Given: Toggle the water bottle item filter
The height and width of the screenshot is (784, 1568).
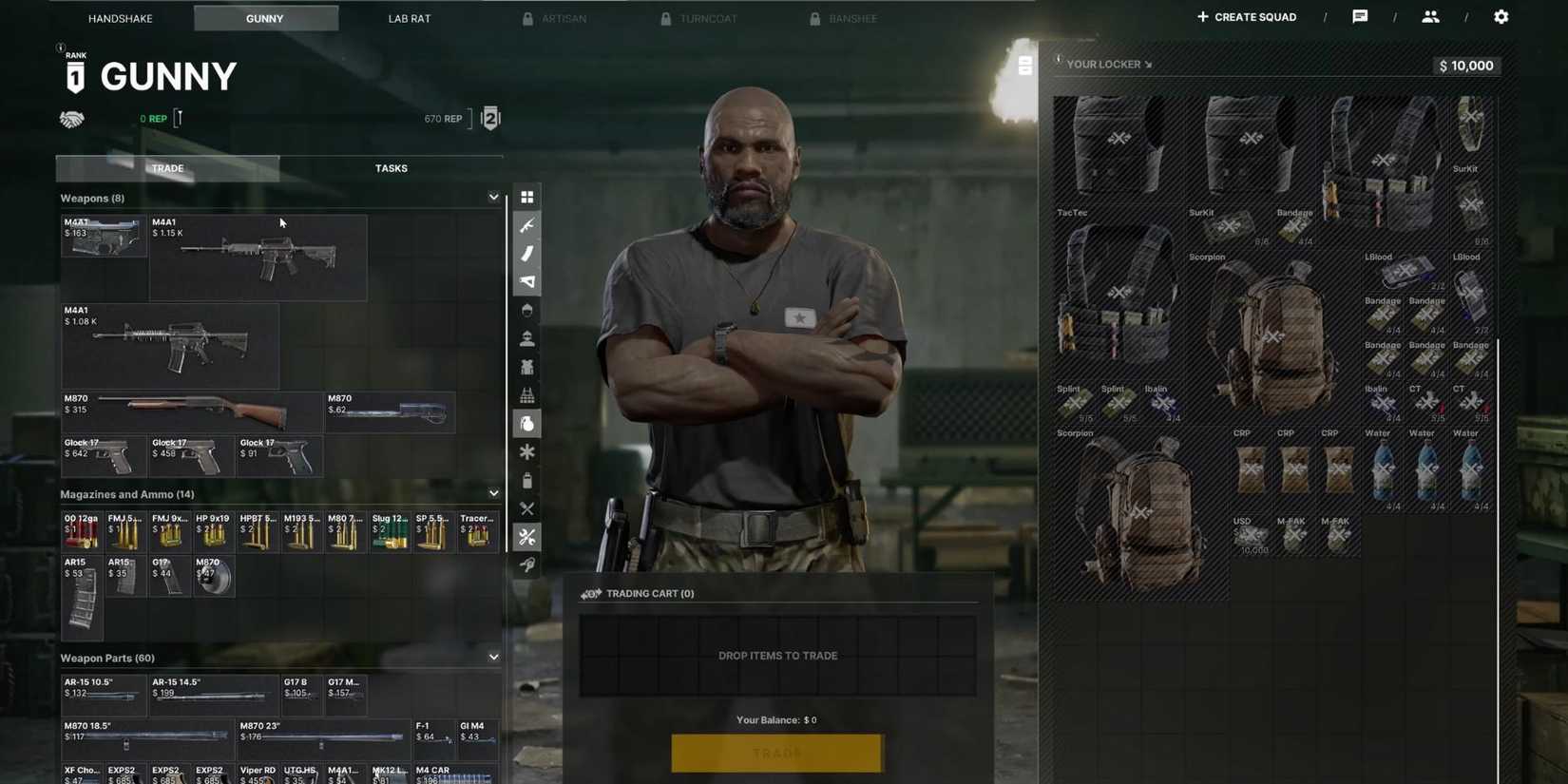Looking at the screenshot, I should (527, 481).
